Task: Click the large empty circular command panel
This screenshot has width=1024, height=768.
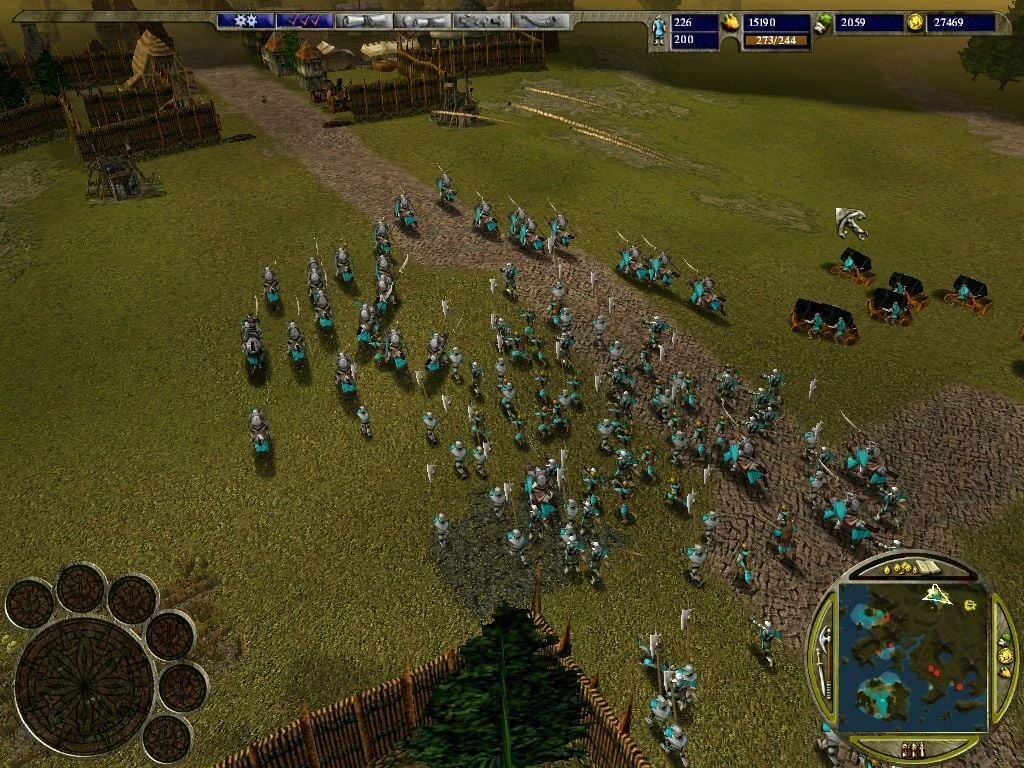Action: (x=84, y=685)
